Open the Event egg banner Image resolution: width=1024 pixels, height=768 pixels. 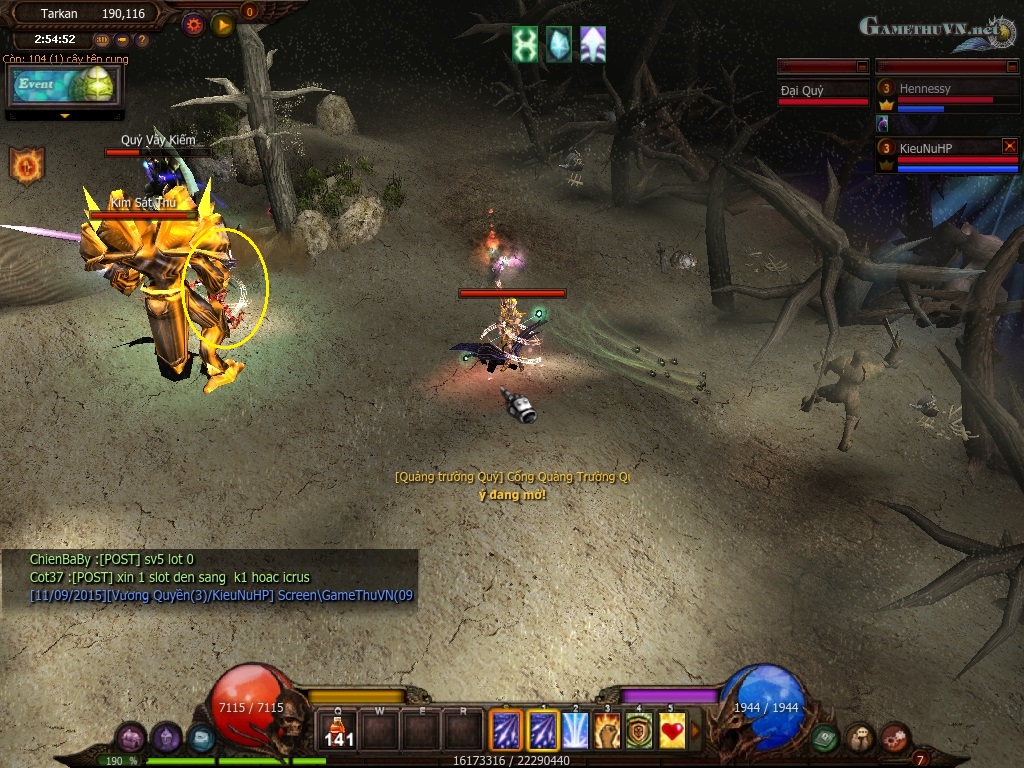pos(64,85)
